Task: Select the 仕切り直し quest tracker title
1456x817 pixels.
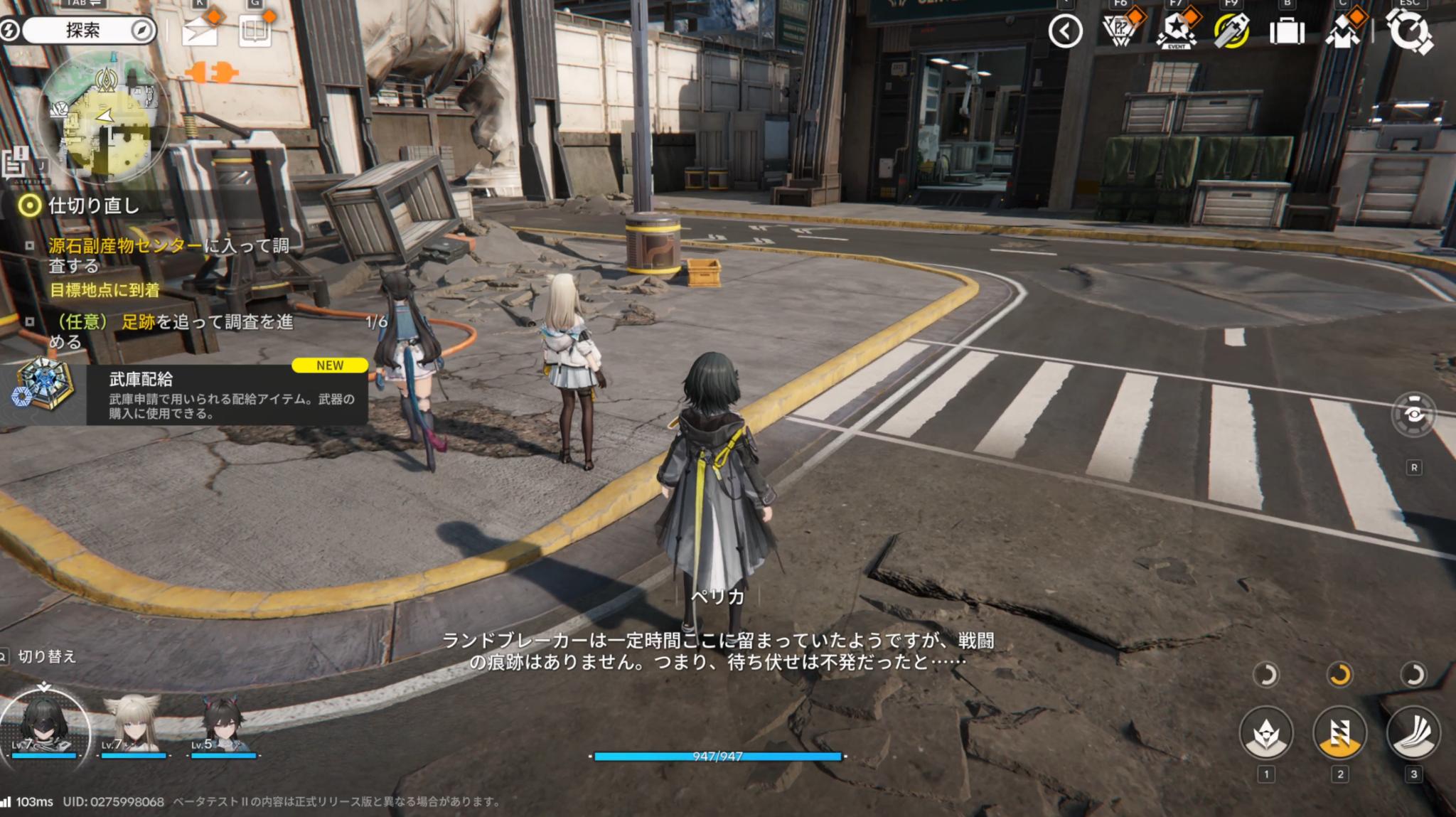Action: 92,206
